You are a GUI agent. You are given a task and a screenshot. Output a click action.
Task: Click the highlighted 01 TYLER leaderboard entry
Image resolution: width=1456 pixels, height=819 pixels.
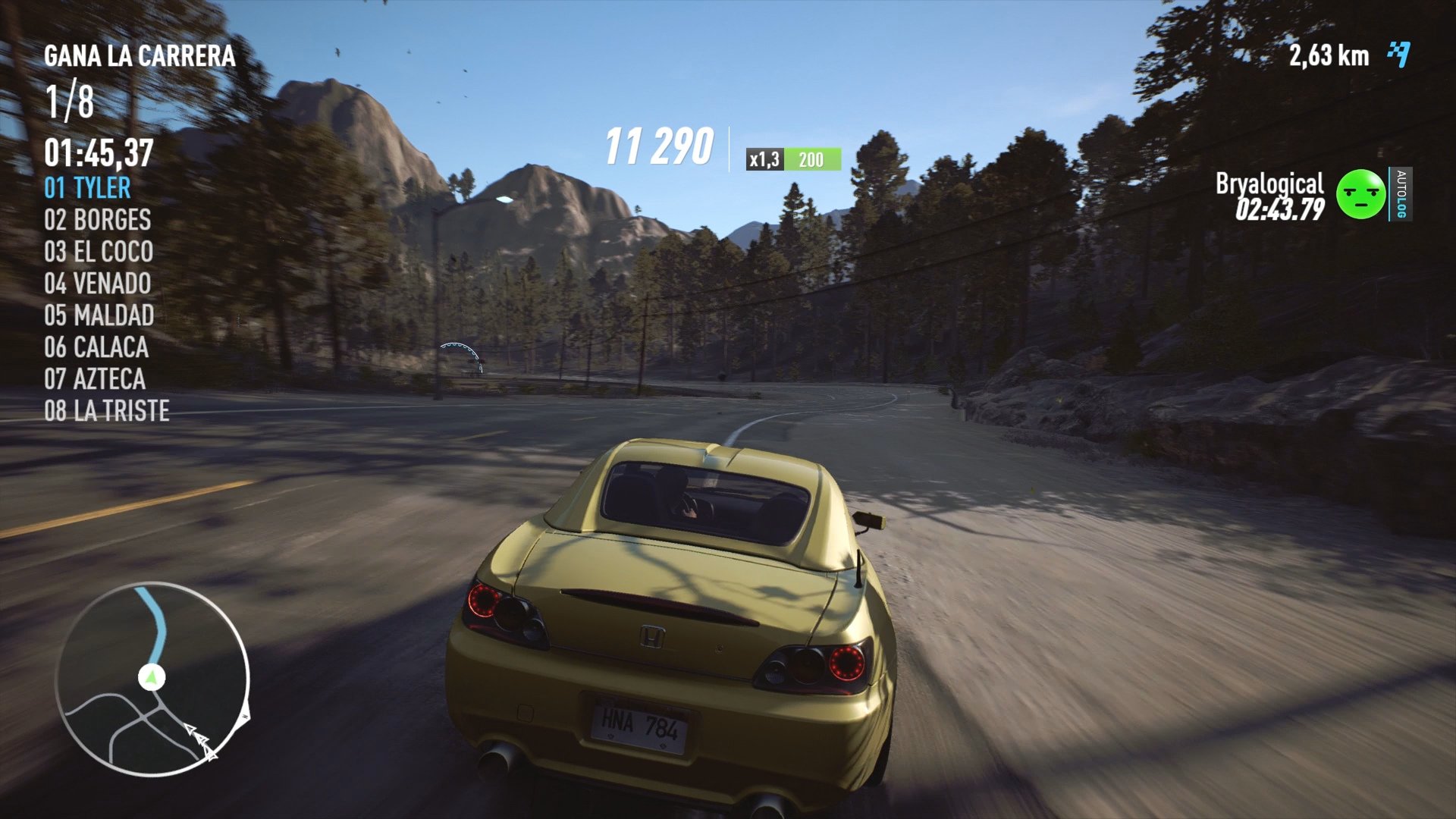coord(89,188)
